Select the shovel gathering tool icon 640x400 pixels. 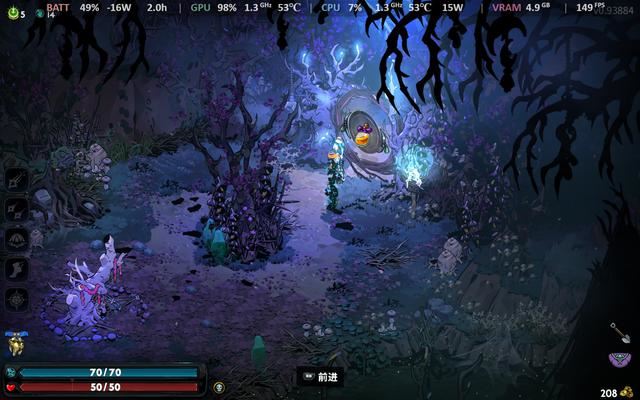pyautogui.click(x=620, y=332)
